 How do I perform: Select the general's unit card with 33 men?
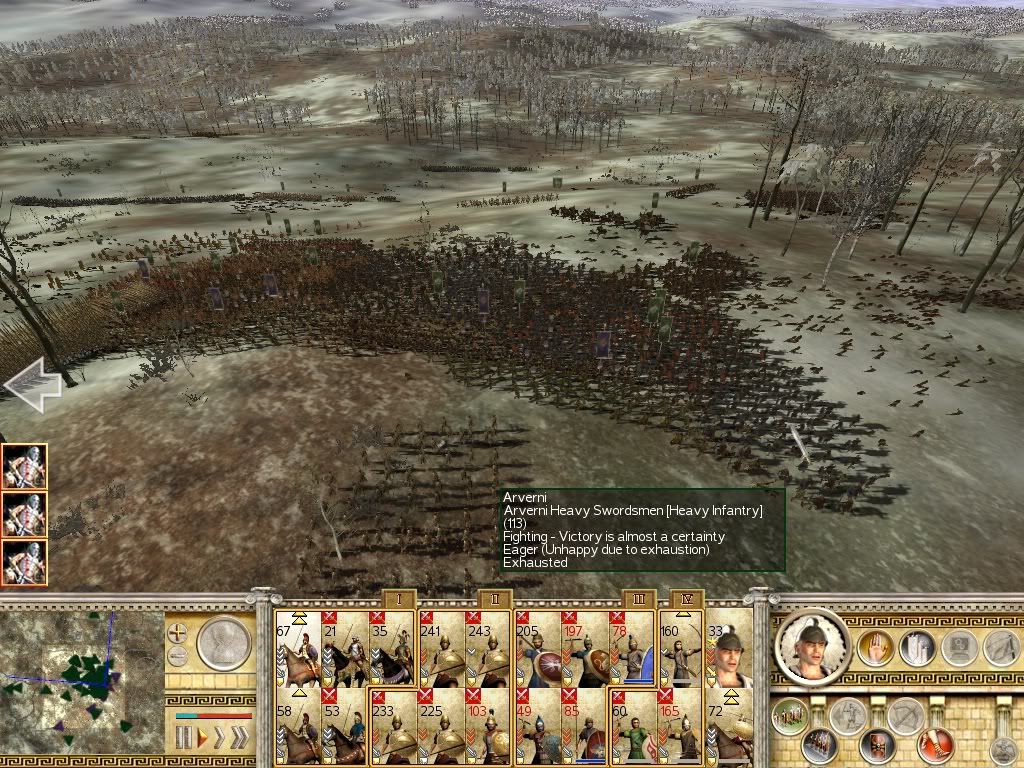point(729,648)
